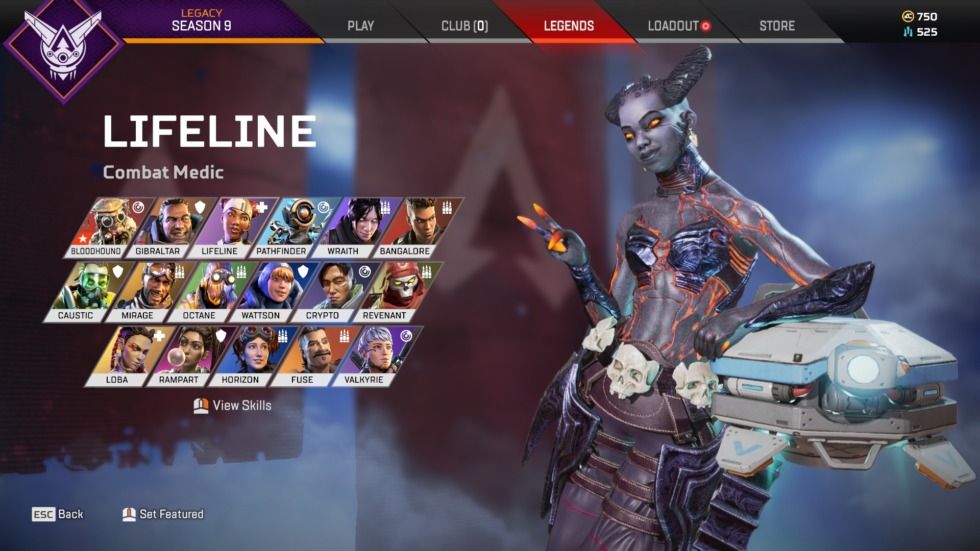
Task: Choose Wattson from the roster
Action: [261, 290]
